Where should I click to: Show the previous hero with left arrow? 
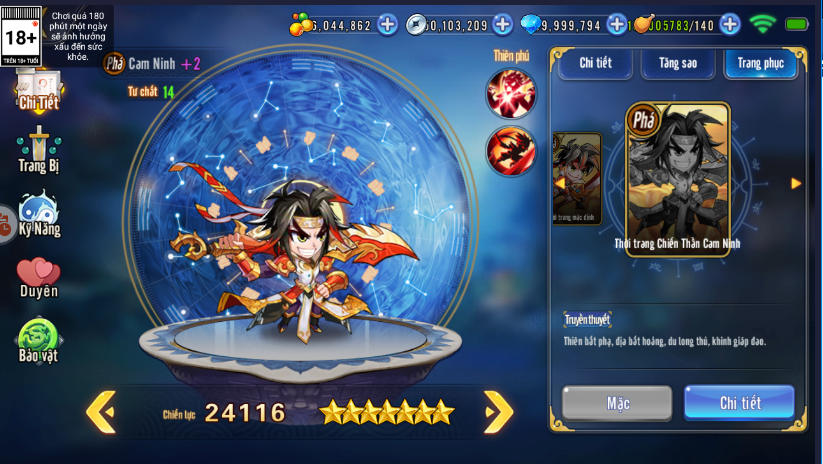[x=100, y=411]
